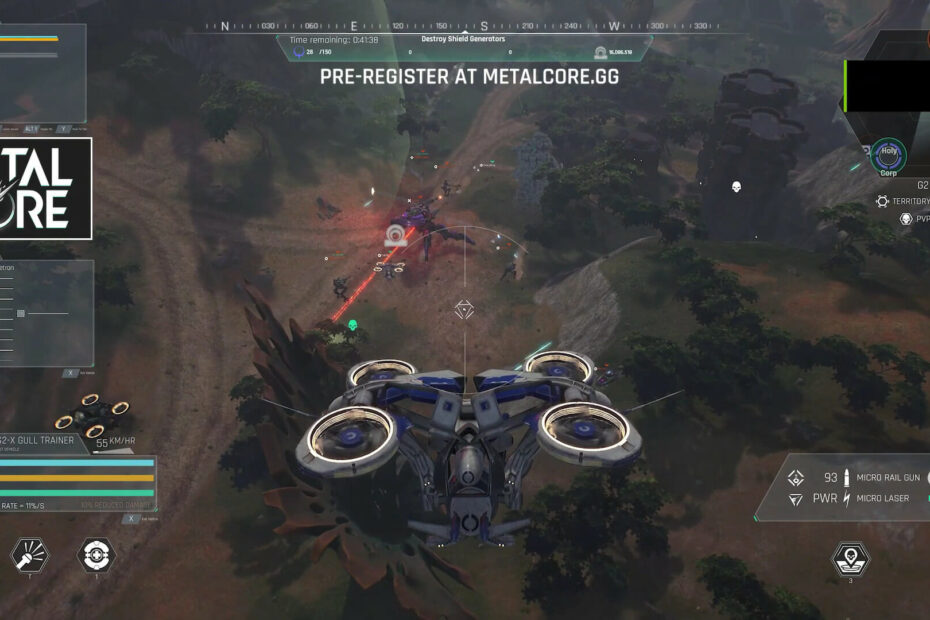Activate the flashlight ability icon

pyautogui.click(x=26, y=554)
